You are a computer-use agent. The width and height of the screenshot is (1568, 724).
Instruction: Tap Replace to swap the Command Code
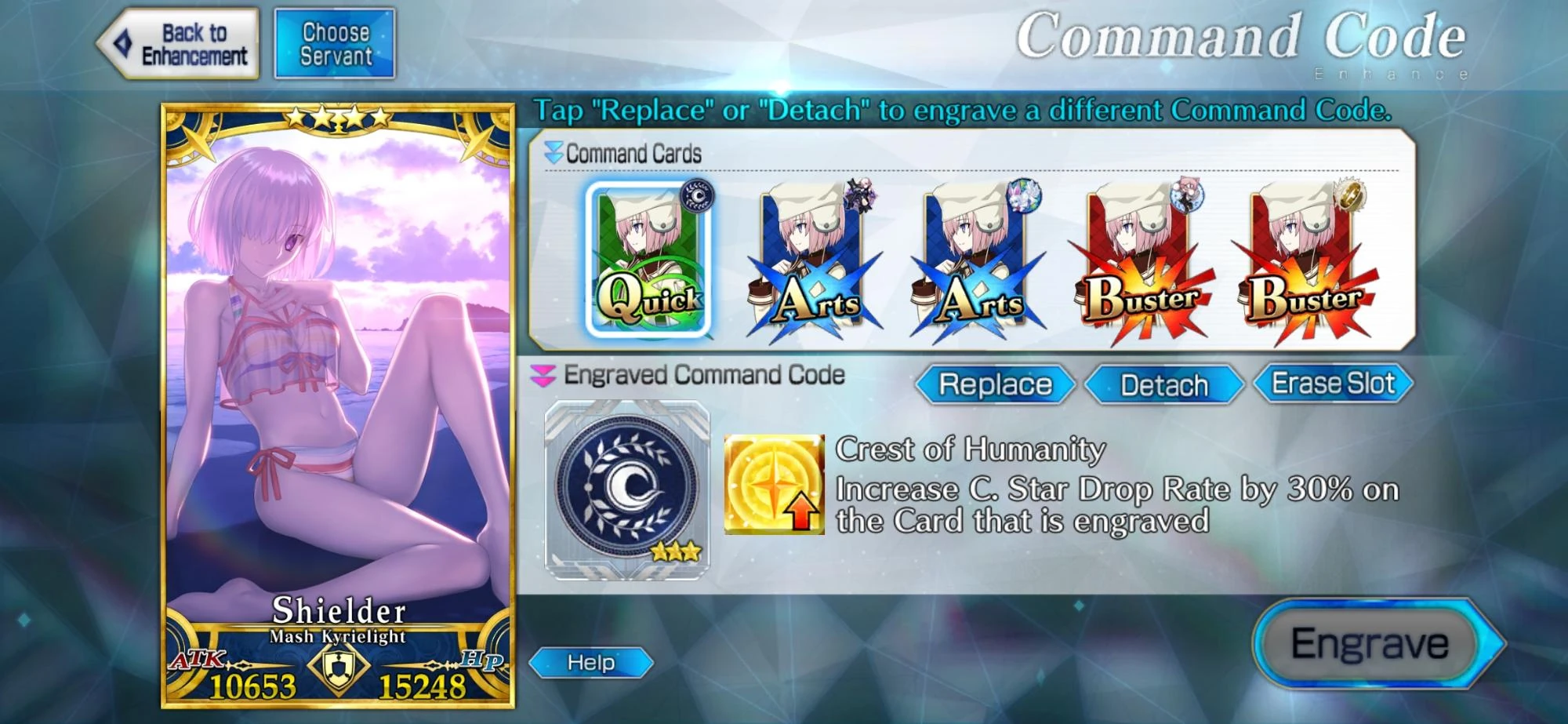pyautogui.click(x=993, y=385)
